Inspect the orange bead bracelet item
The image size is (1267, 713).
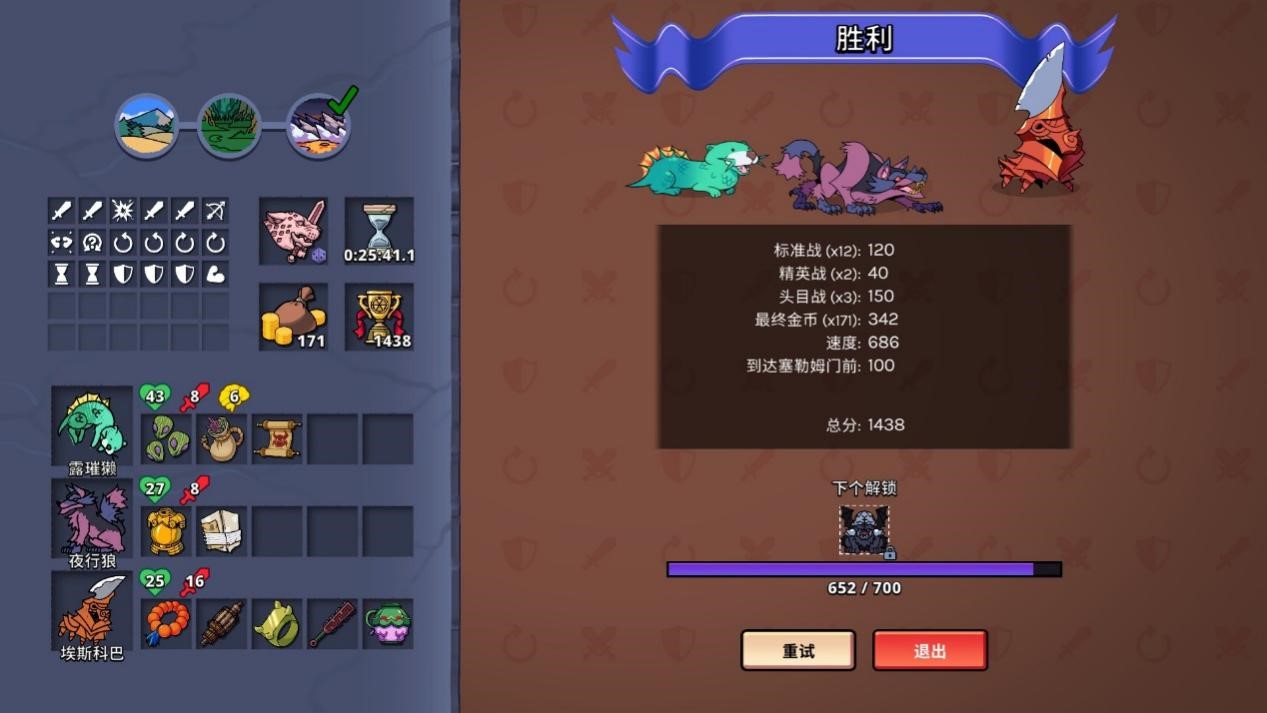tap(166, 624)
